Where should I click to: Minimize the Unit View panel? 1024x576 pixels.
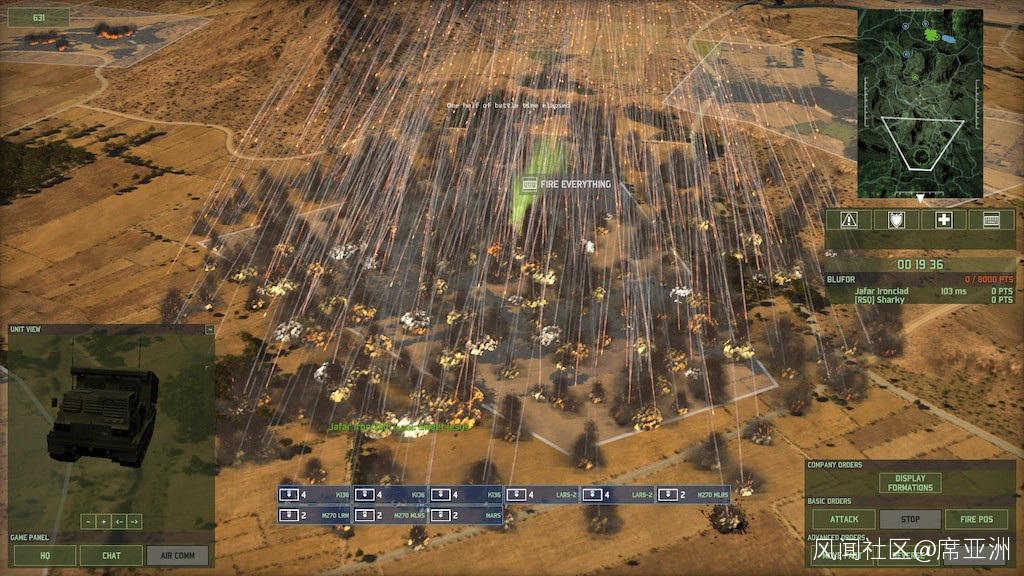coord(209,329)
